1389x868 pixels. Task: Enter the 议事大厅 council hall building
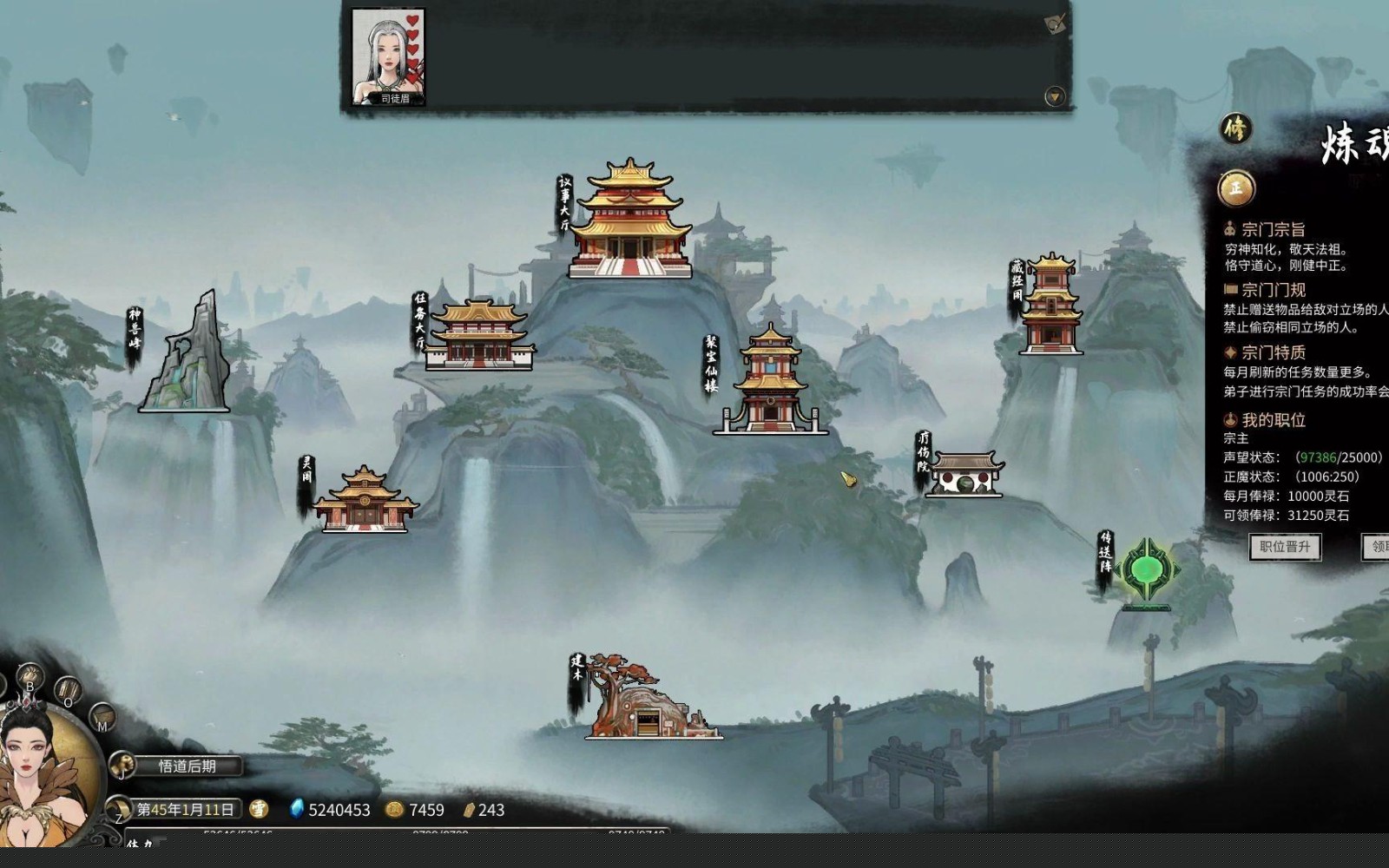pyautogui.click(x=630, y=221)
